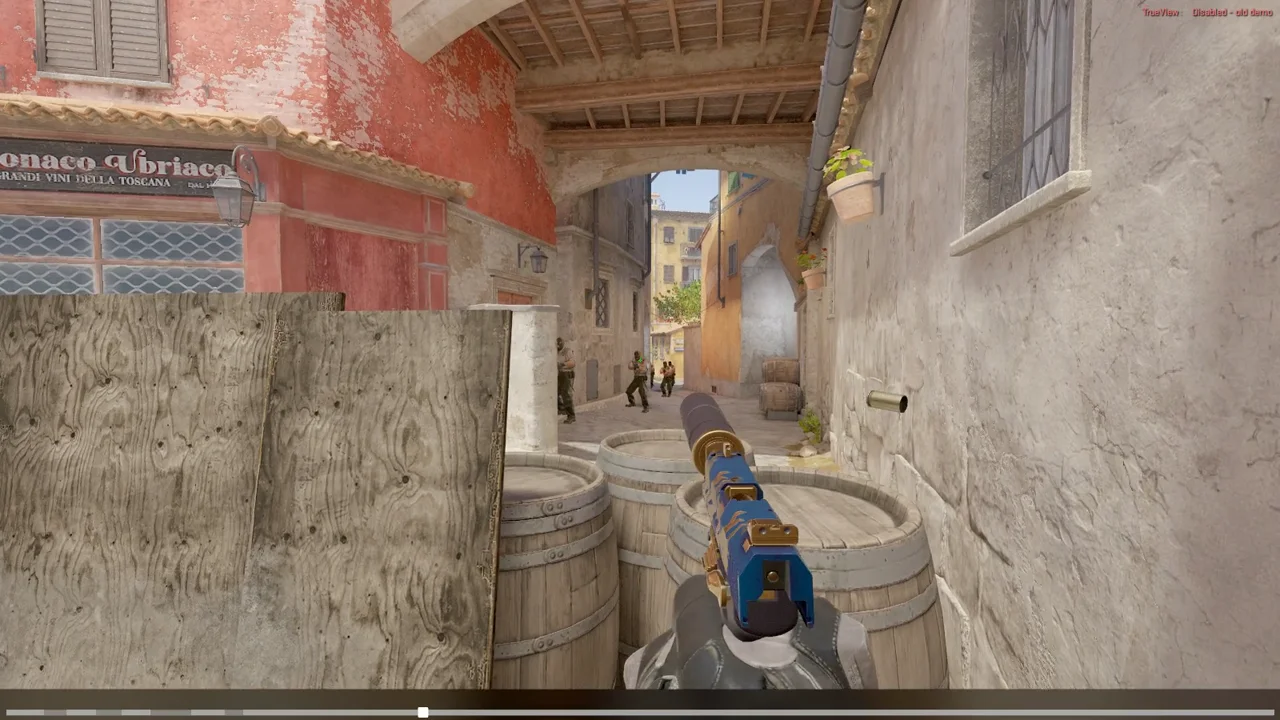The width and height of the screenshot is (1280, 720).
Task: Click the far right end of the timeline
Action: click(1270, 712)
